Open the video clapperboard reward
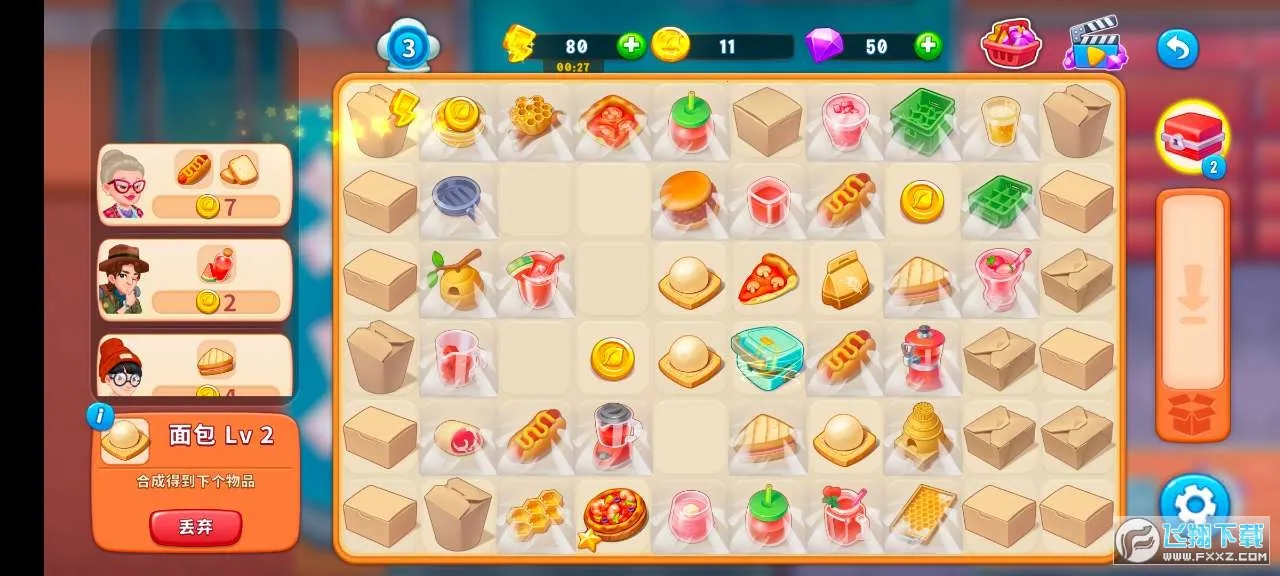Viewport: 1280px width, 576px height. click(1095, 45)
